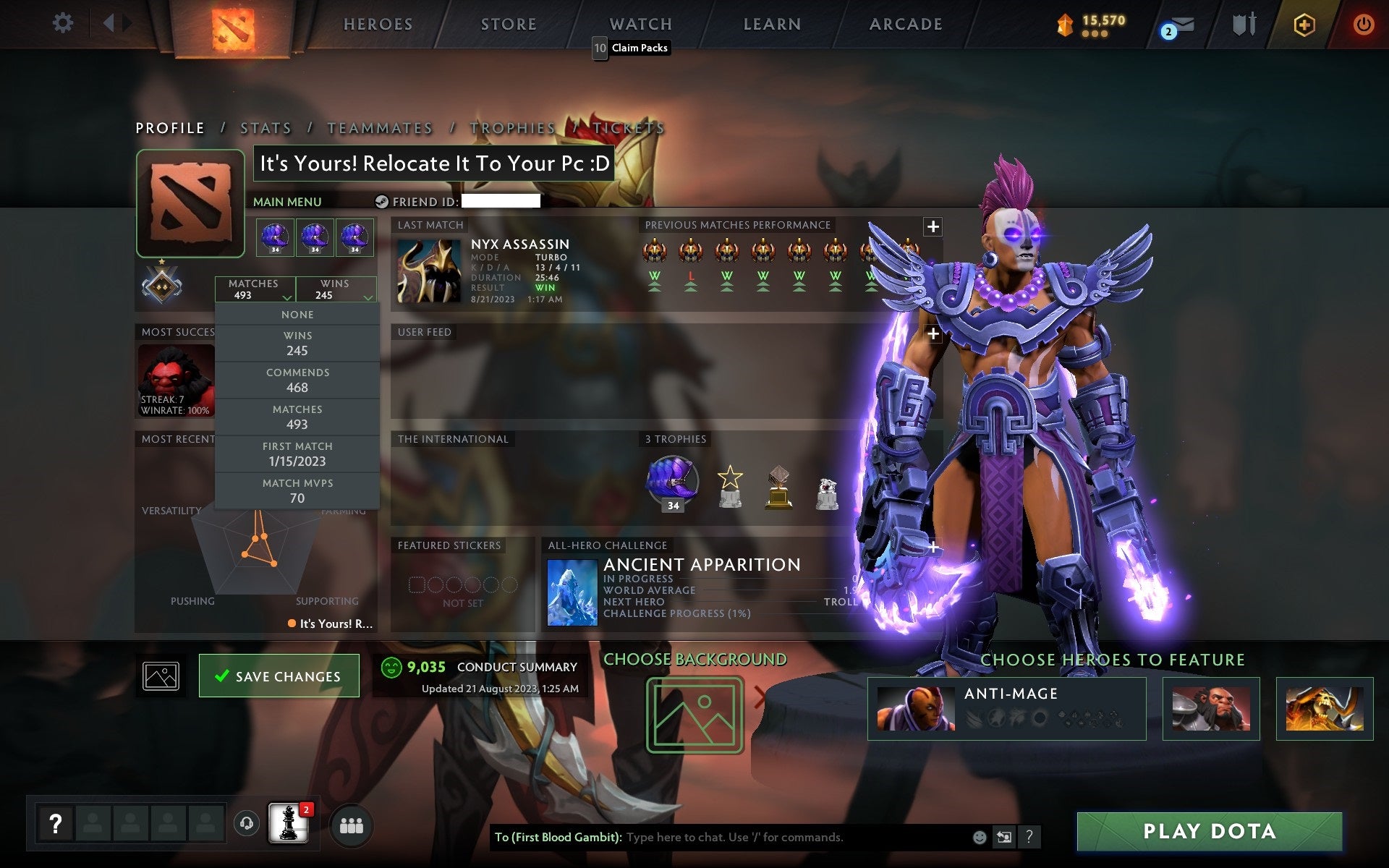Viewport: 1389px width, 868px height.
Task: Open the WATCH menu
Action: tap(640, 24)
